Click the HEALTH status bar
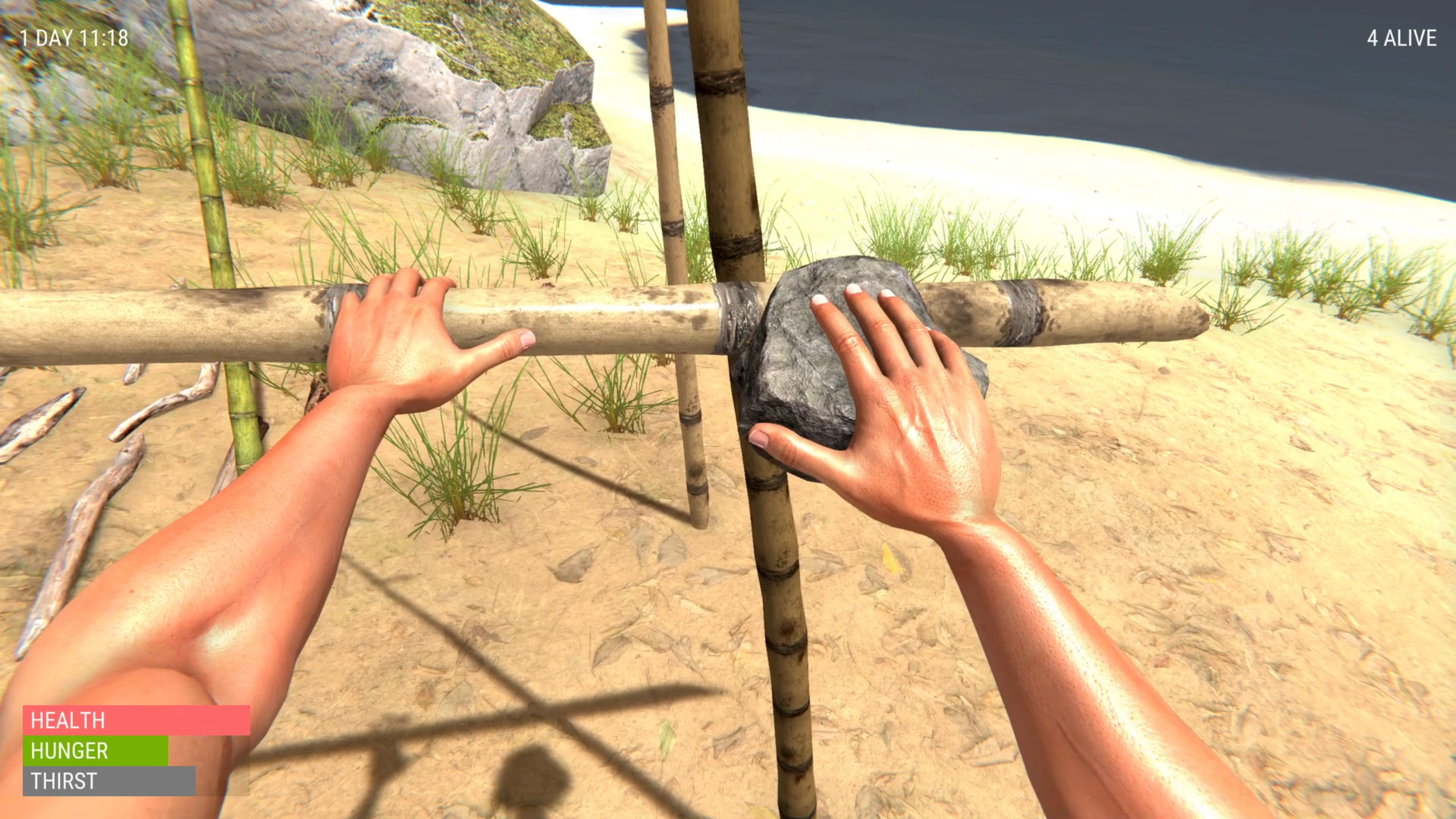Image resolution: width=1456 pixels, height=819 pixels. click(x=136, y=721)
